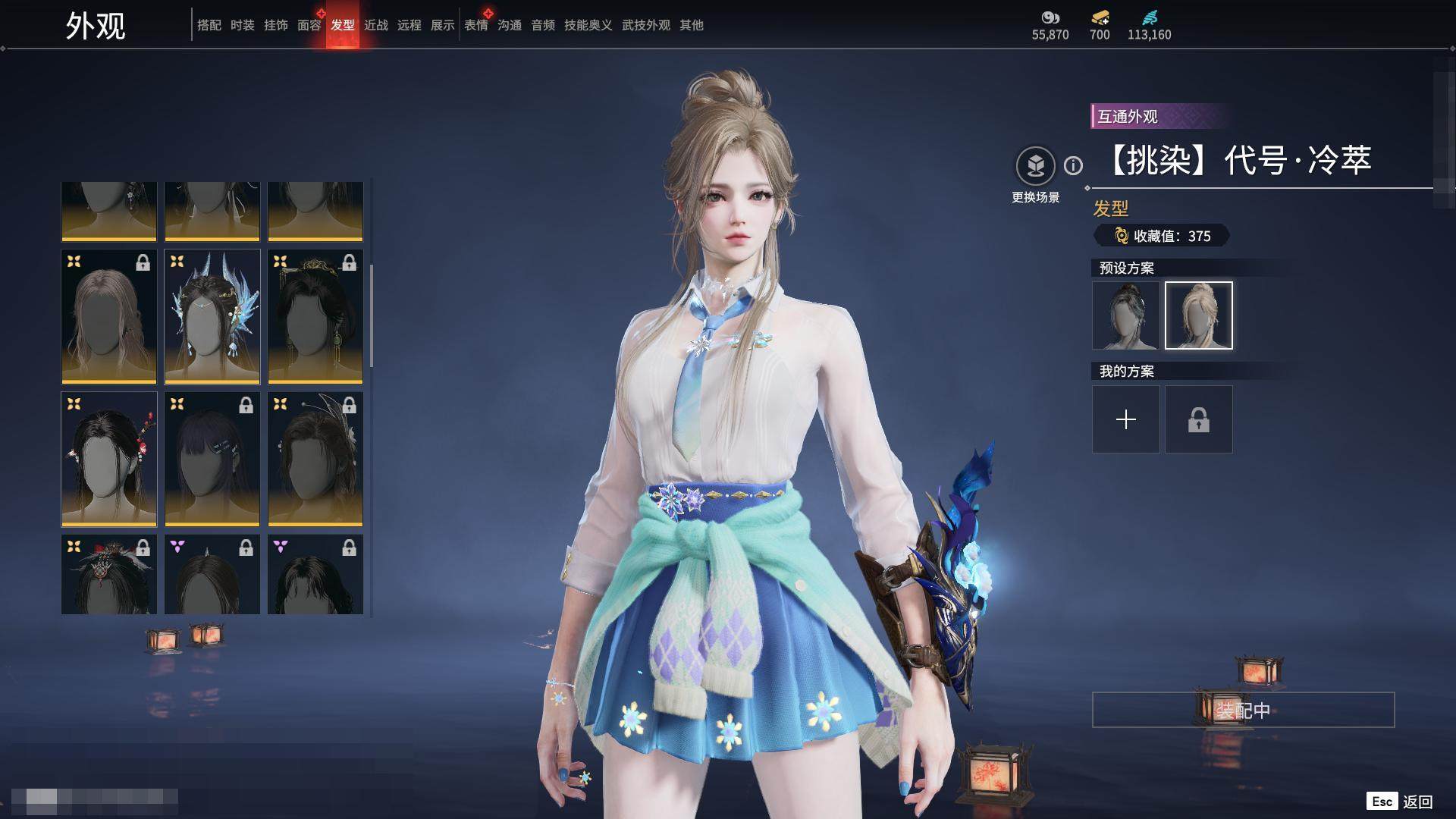Viewport: 1456px width, 819px height.
Task: Select the blonde preset scheme thumbnail
Action: [1198, 315]
